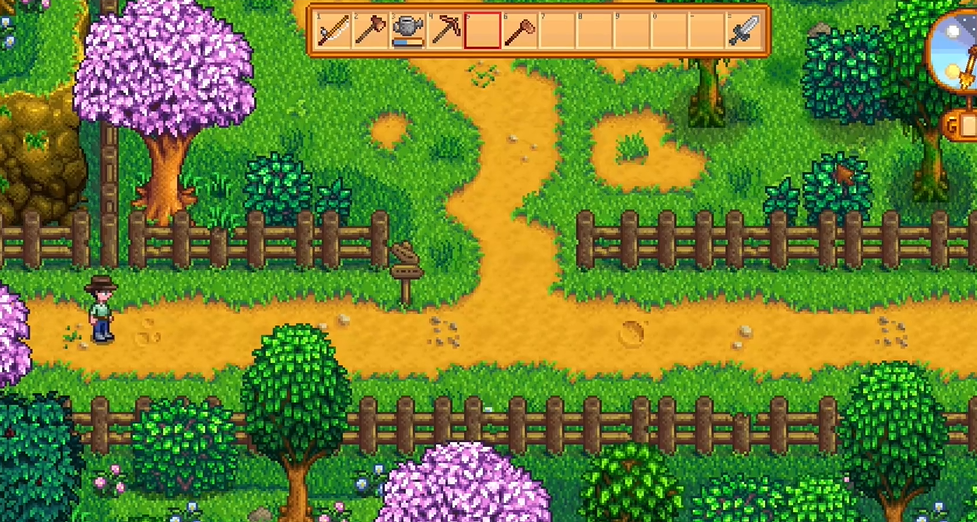Equip the axe from the toolbar
The height and width of the screenshot is (522, 977).
click(x=370, y=31)
